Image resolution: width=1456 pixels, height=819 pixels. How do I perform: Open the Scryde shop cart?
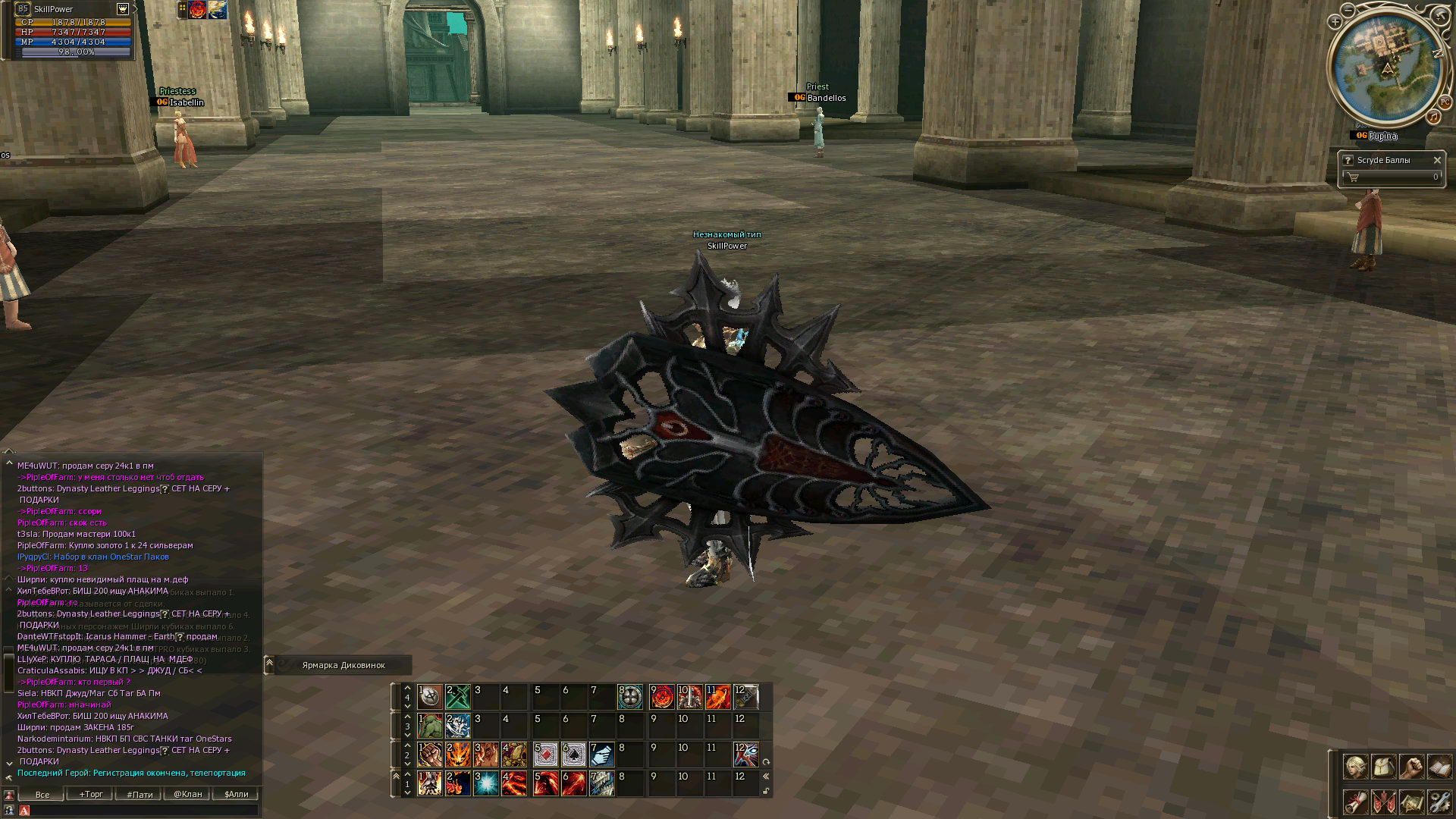click(x=1354, y=177)
